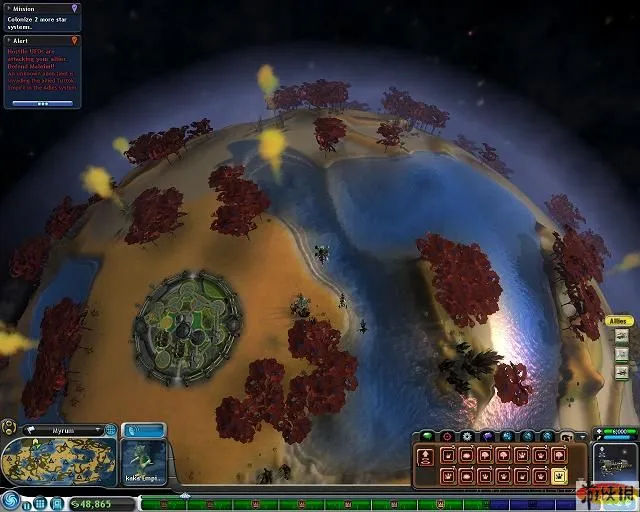The image size is (640, 512).
Task: Click the purple mission location marker
Action: [75, 8]
